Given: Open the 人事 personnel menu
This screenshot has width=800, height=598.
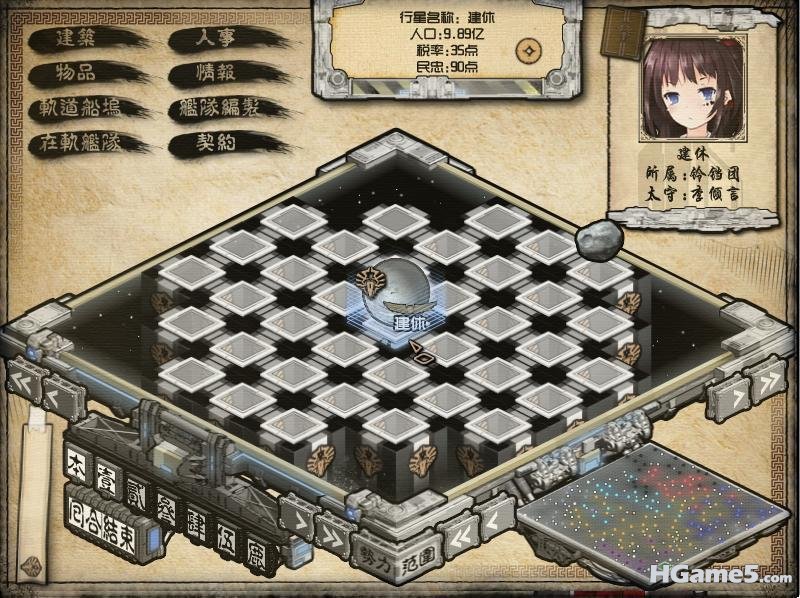Looking at the screenshot, I should point(217,39).
